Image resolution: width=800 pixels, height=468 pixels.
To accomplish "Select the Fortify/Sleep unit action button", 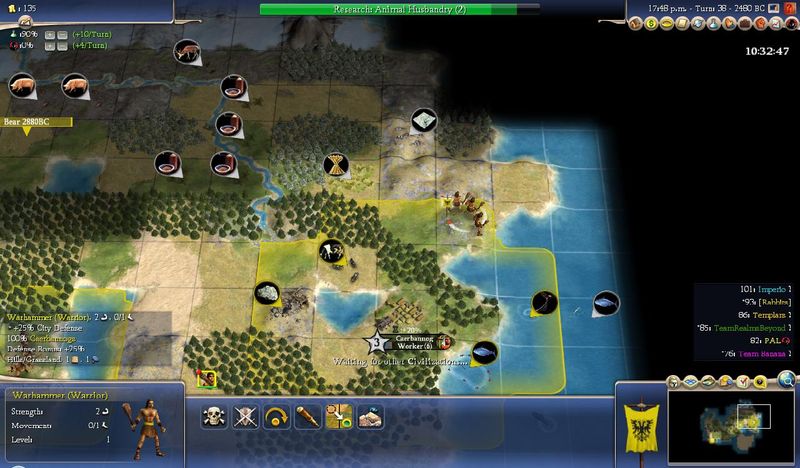I will coord(246,417).
